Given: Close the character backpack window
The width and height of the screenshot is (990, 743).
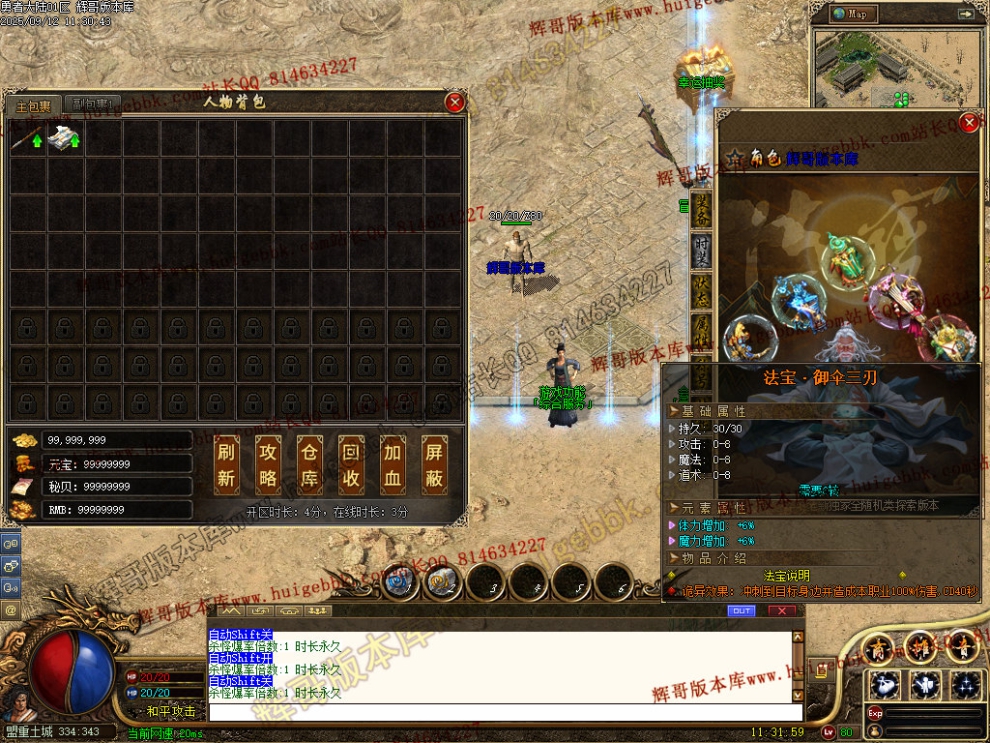Looking at the screenshot, I should pyautogui.click(x=454, y=102).
